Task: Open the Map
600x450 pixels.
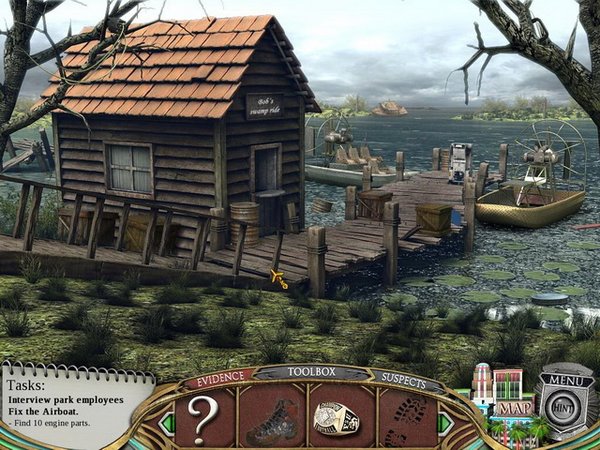Action: (516, 408)
